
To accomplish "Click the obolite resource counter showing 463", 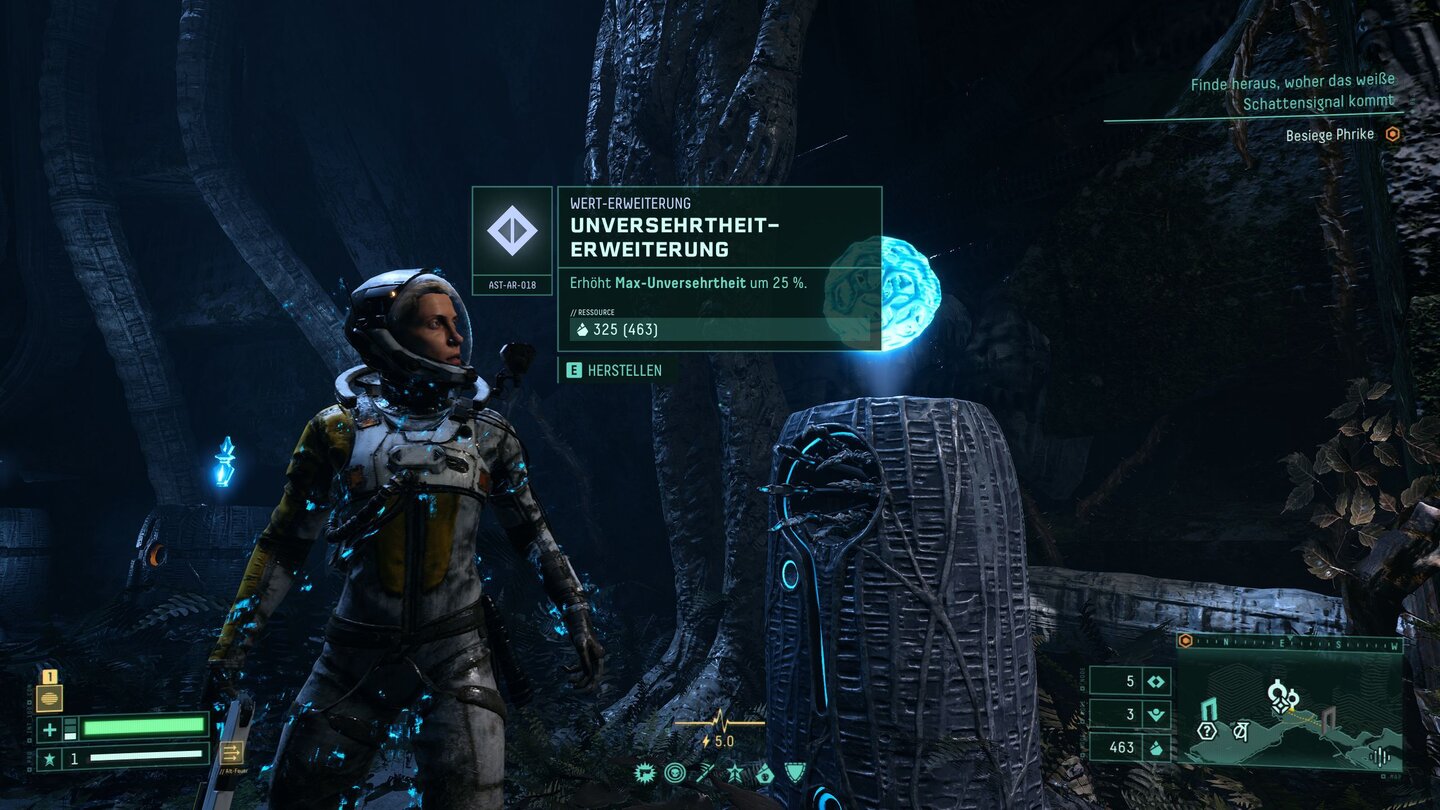I will 1129,747.
